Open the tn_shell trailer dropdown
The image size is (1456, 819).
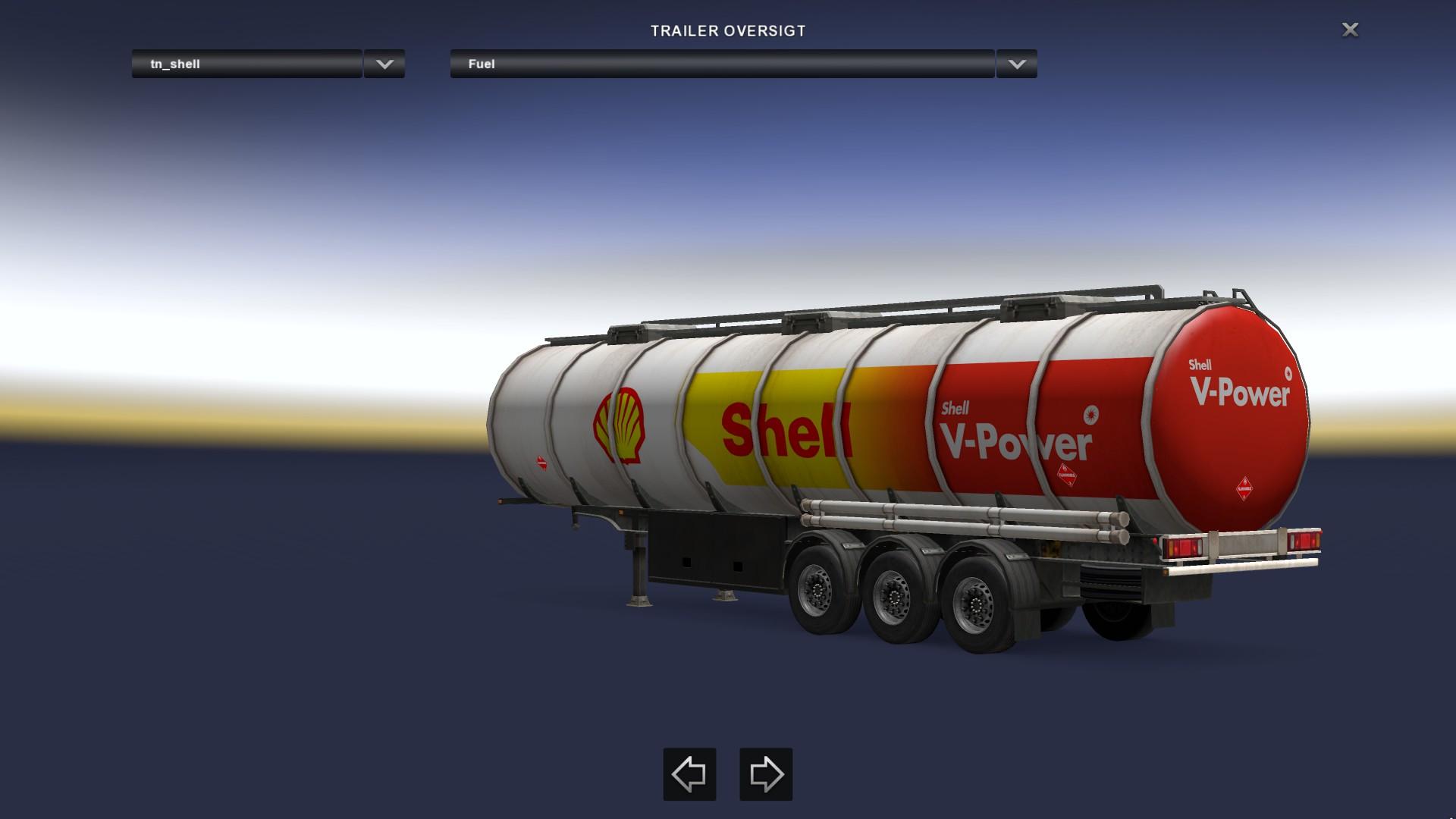click(384, 64)
